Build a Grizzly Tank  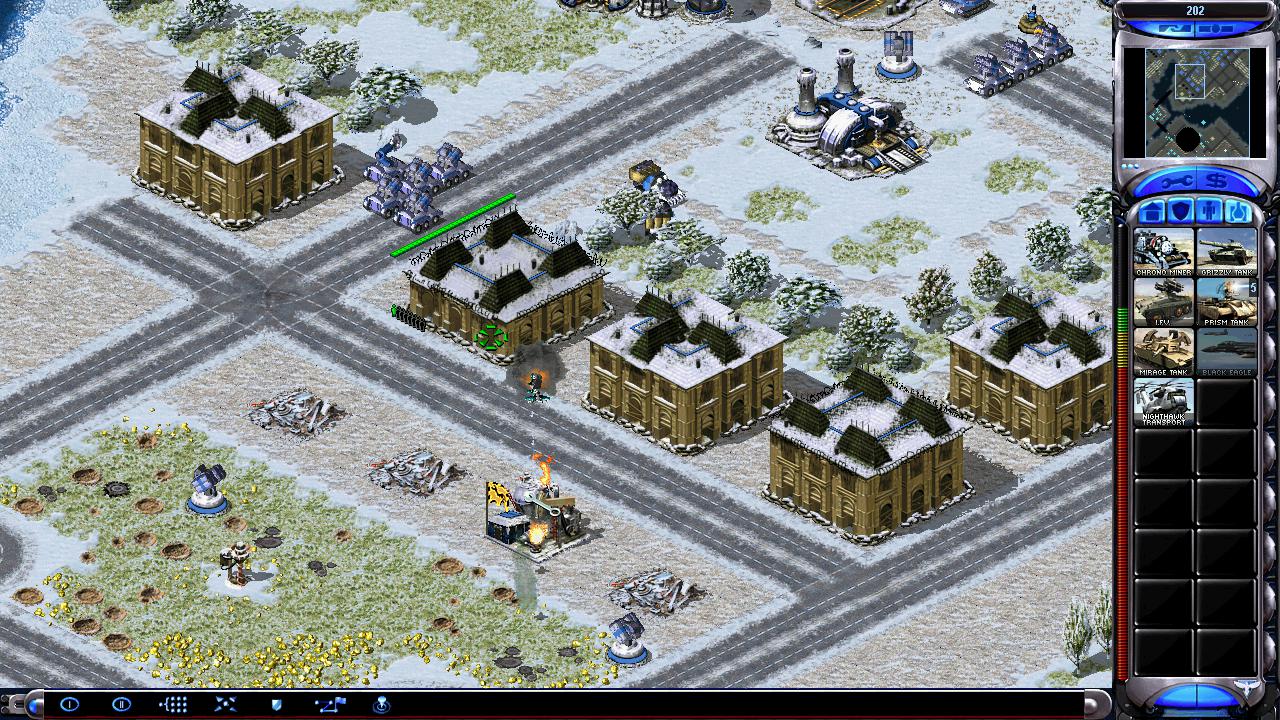point(1226,252)
